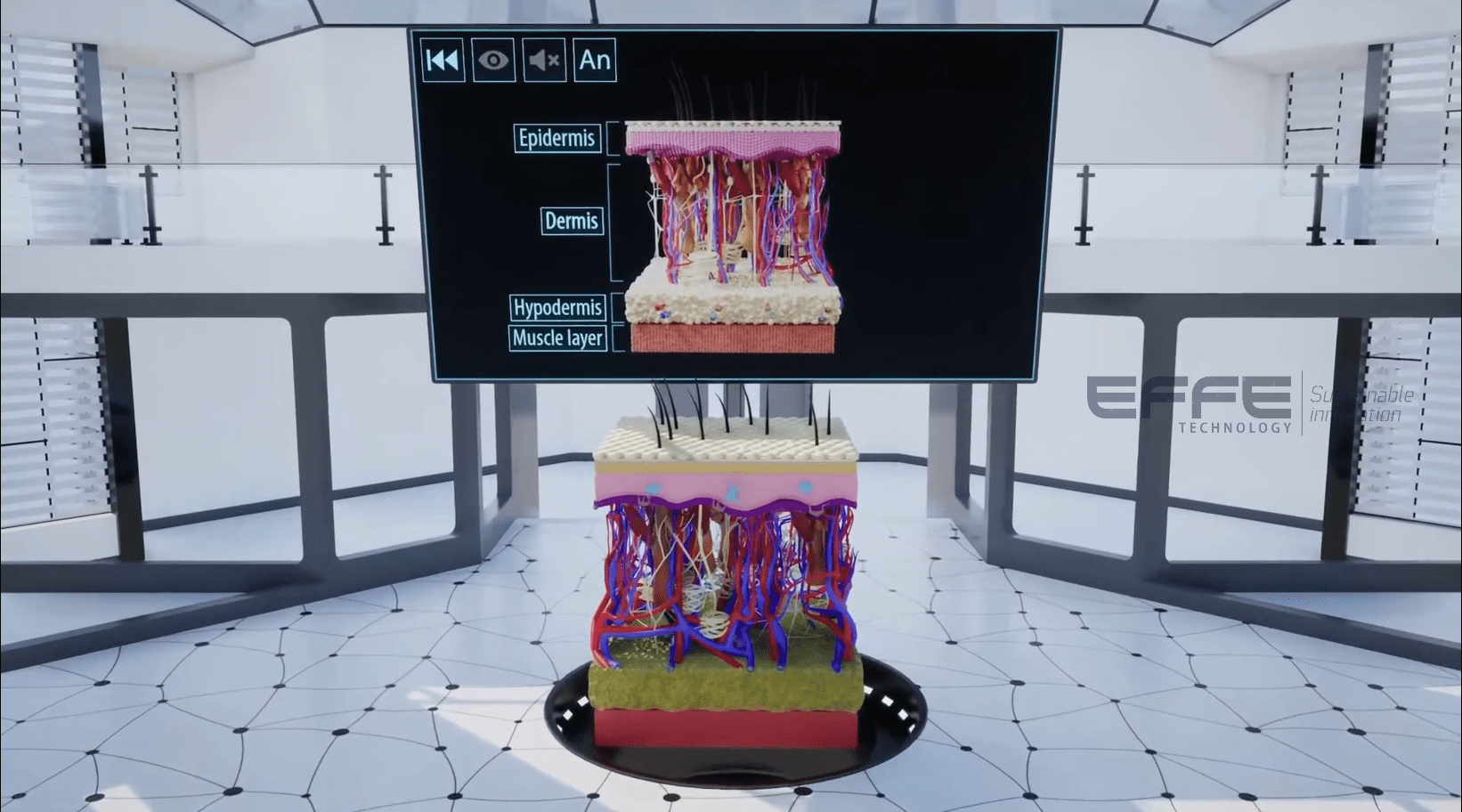Click the speaker icon in the toolbar
The height and width of the screenshot is (812, 1462).
544,61
